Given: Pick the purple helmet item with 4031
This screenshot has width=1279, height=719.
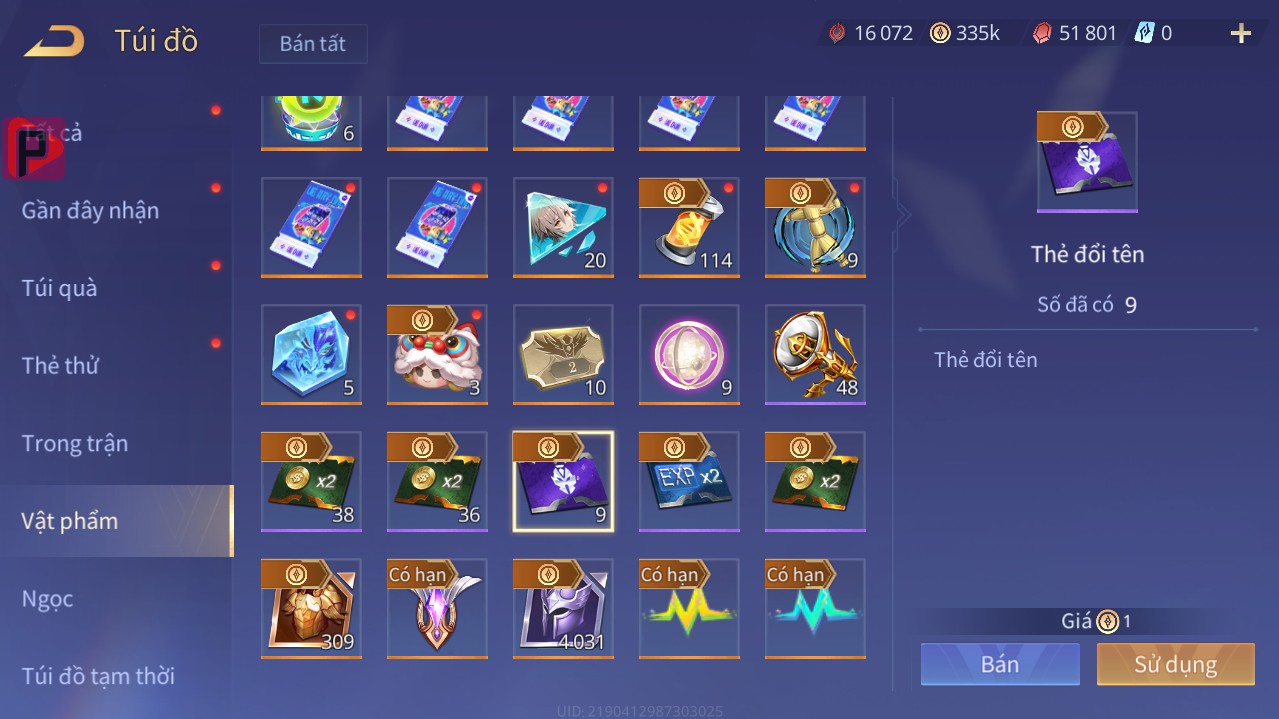Looking at the screenshot, I should tap(563, 608).
